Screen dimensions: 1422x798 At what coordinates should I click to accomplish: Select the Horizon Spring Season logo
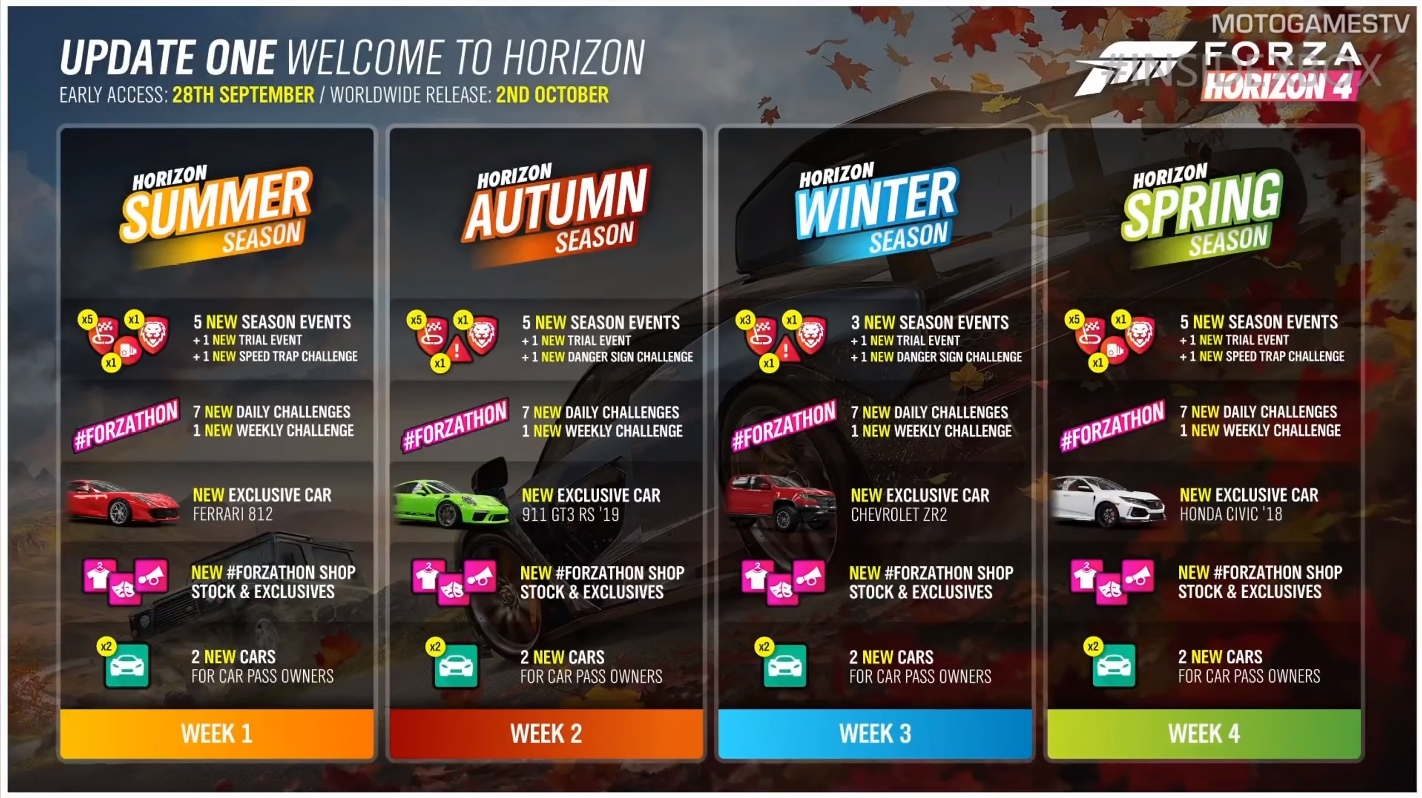coord(1201,211)
